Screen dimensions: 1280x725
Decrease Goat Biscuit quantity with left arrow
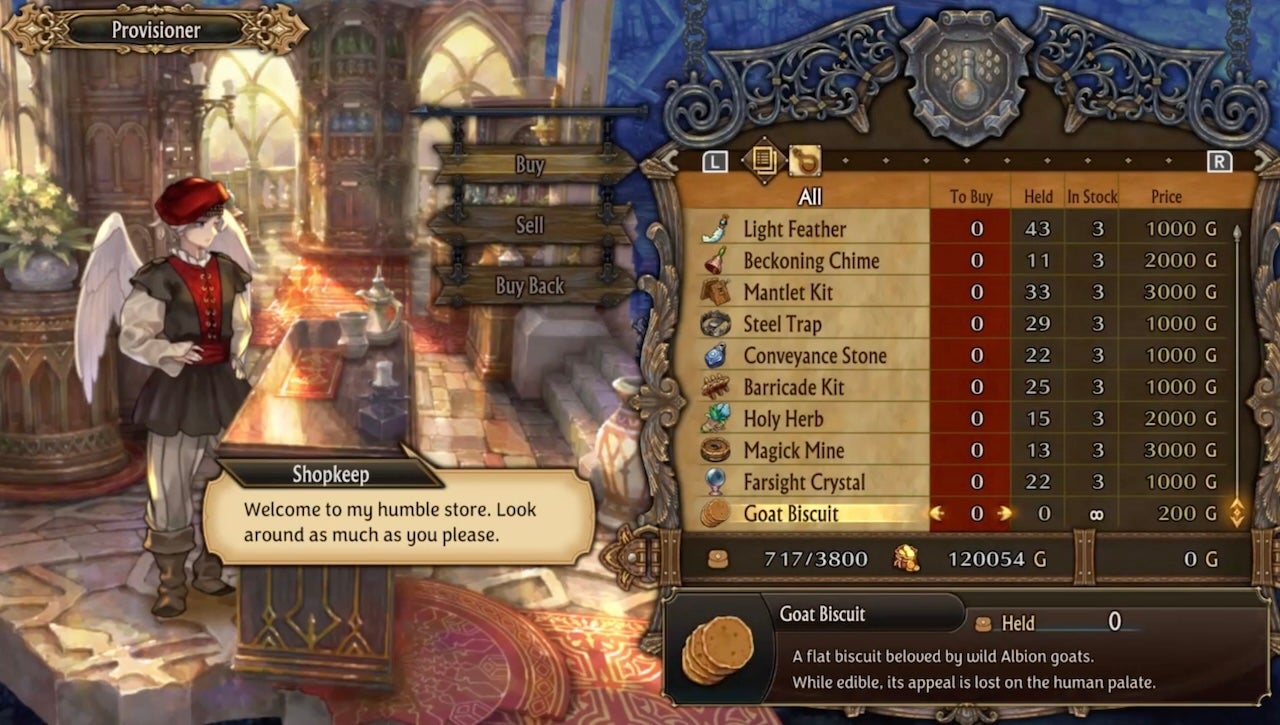pos(937,514)
